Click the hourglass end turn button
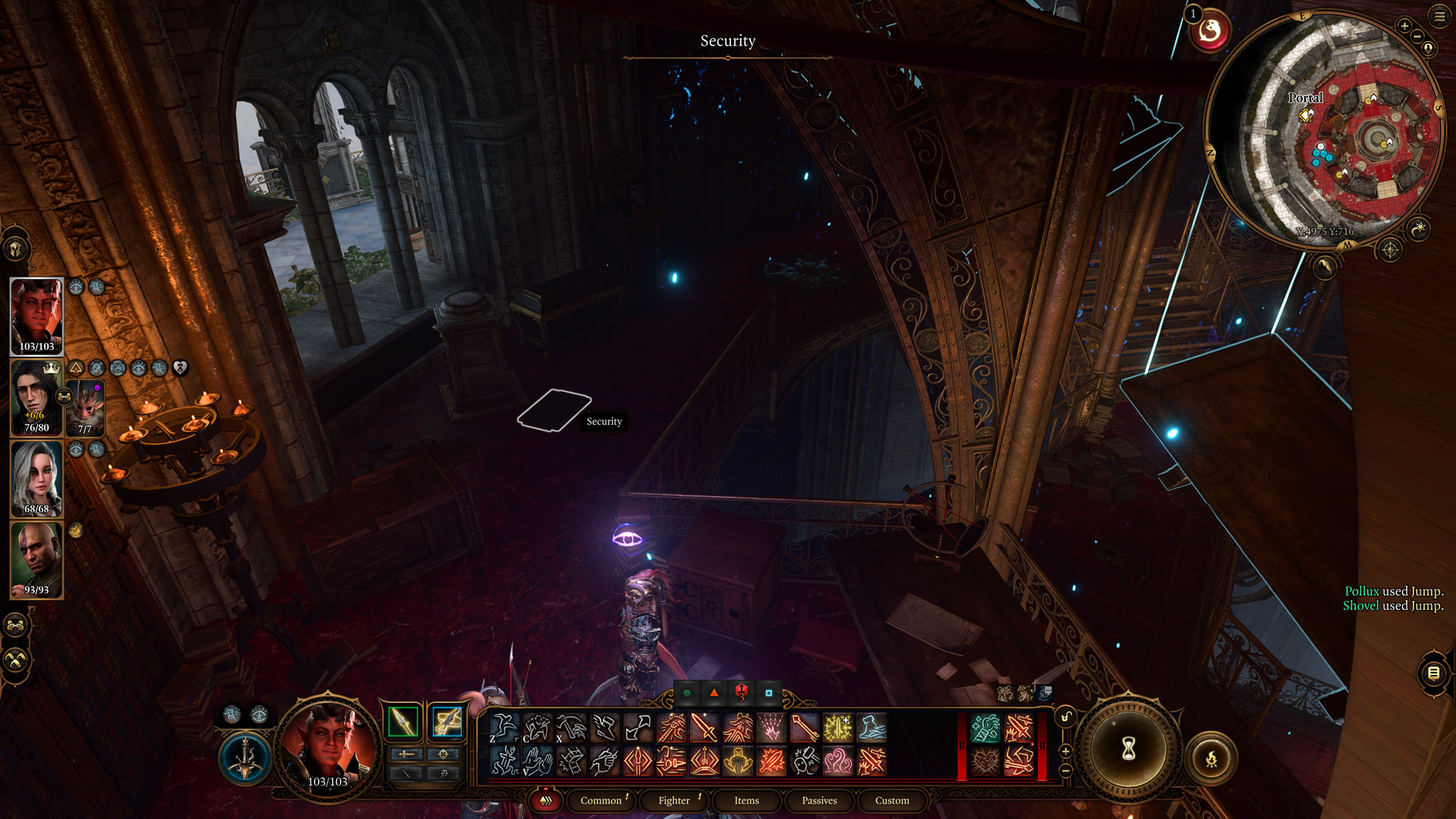Image resolution: width=1456 pixels, height=819 pixels. pyautogui.click(x=1128, y=749)
